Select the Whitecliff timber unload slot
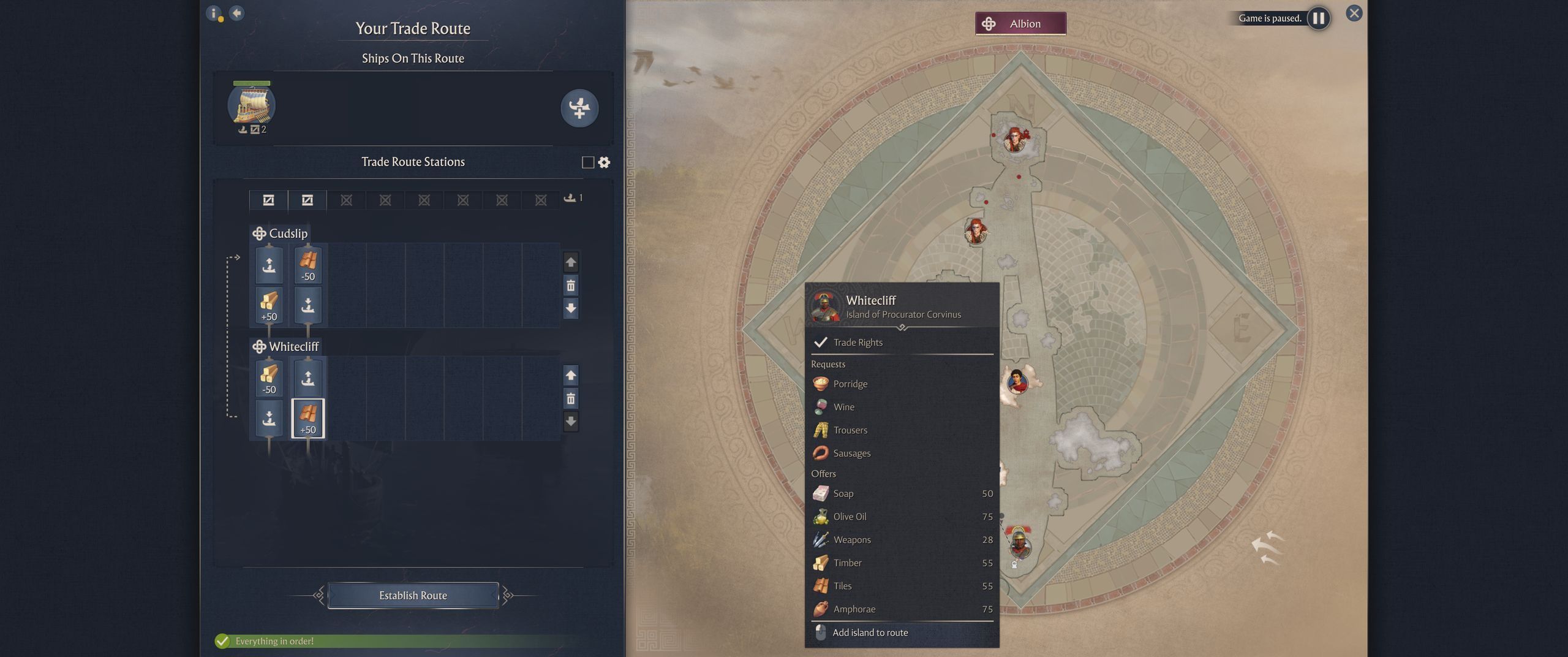 [x=269, y=378]
